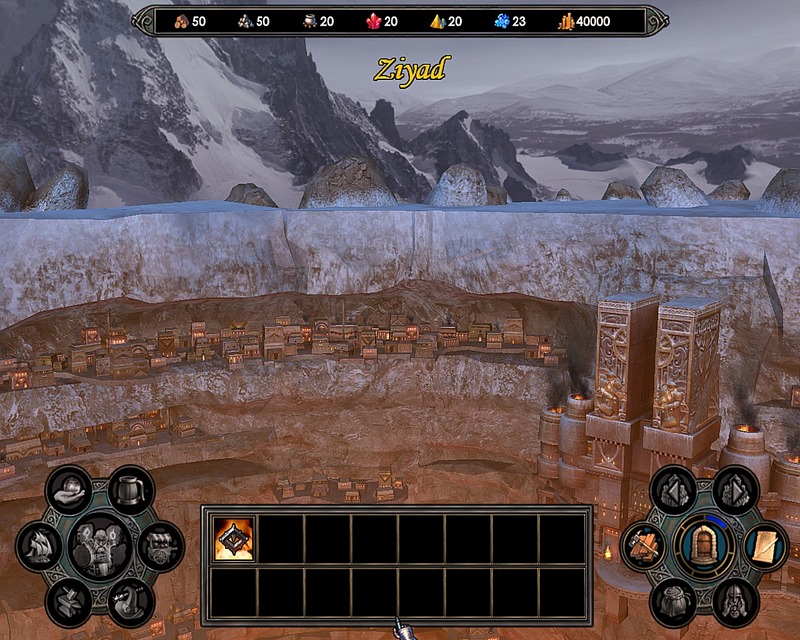Image resolution: width=800 pixels, height=640 pixels.
Task: Switch to the next town arrow
Action: [x=735, y=490]
